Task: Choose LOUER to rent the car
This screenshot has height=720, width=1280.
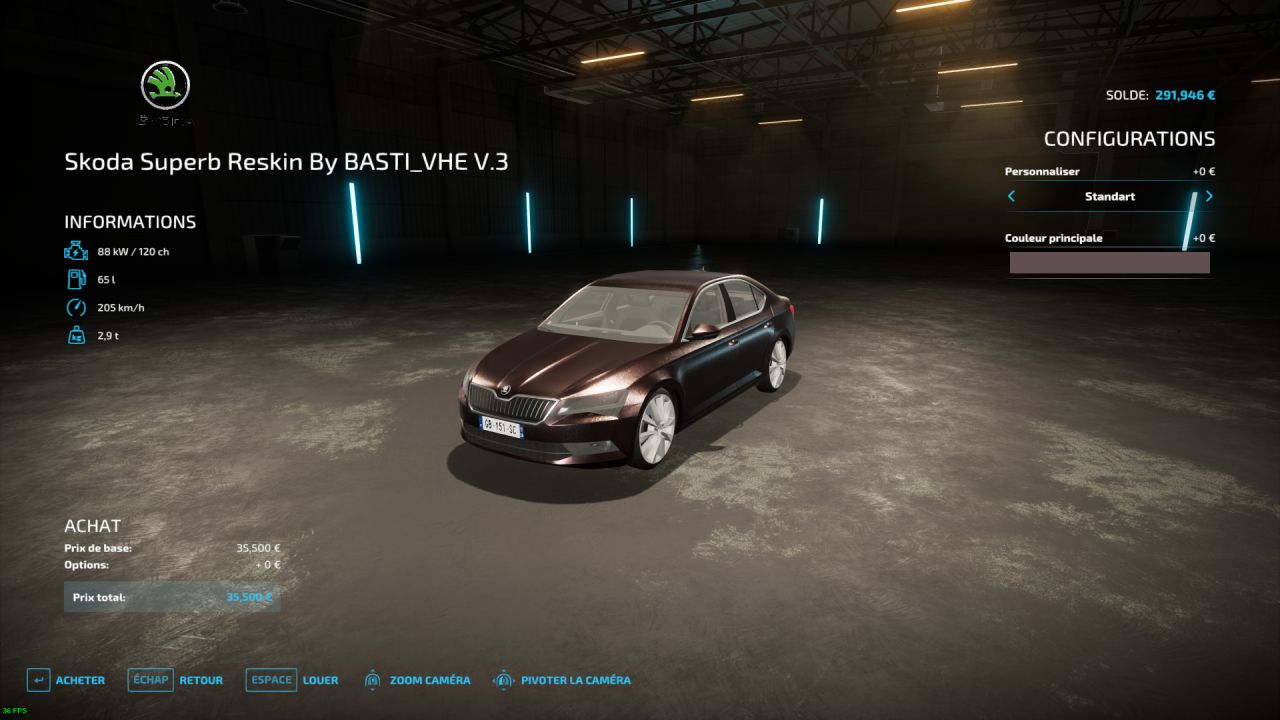Action: pyautogui.click(x=292, y=680)
